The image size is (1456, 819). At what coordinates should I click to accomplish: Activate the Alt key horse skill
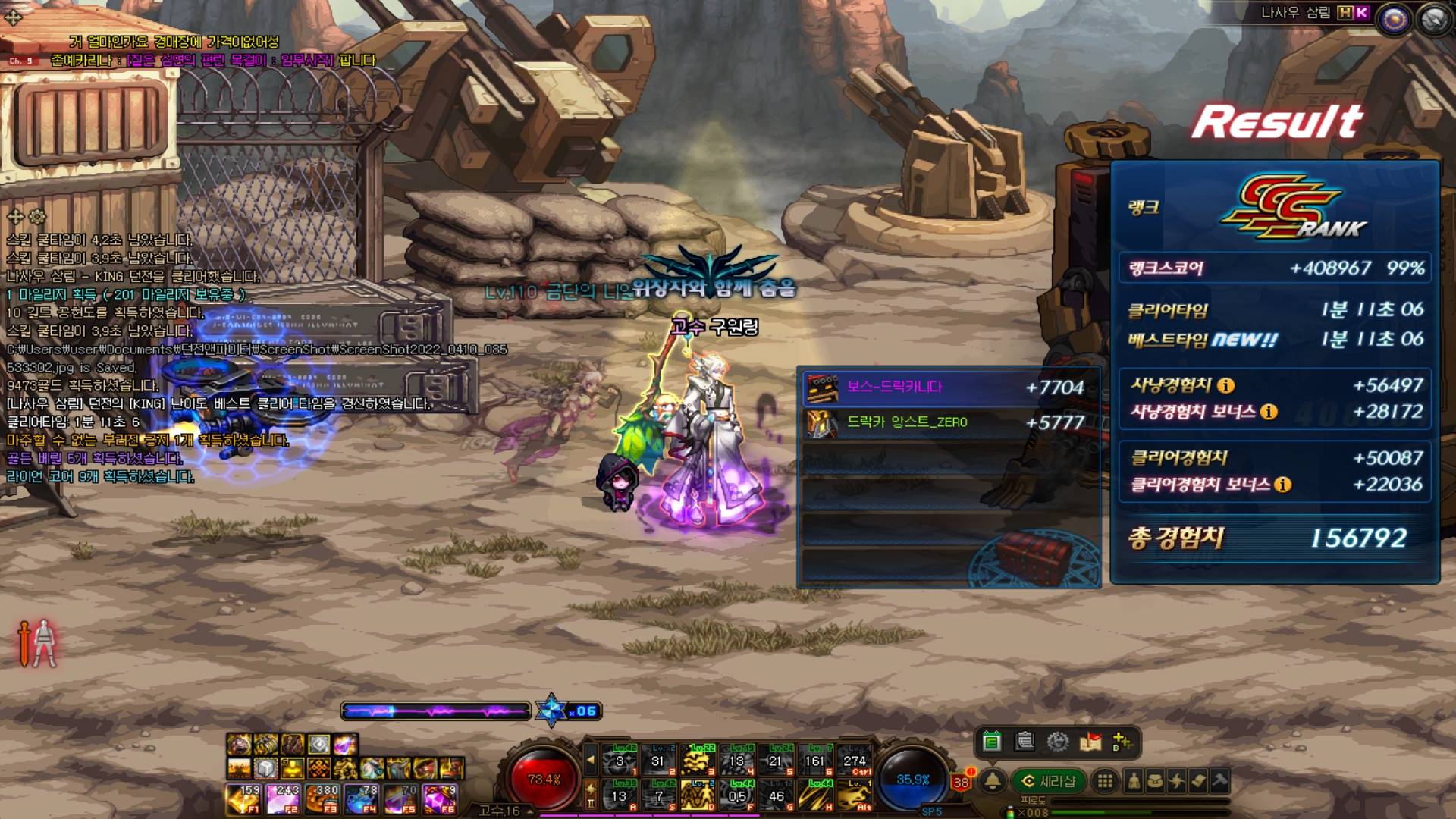point(855,795)
